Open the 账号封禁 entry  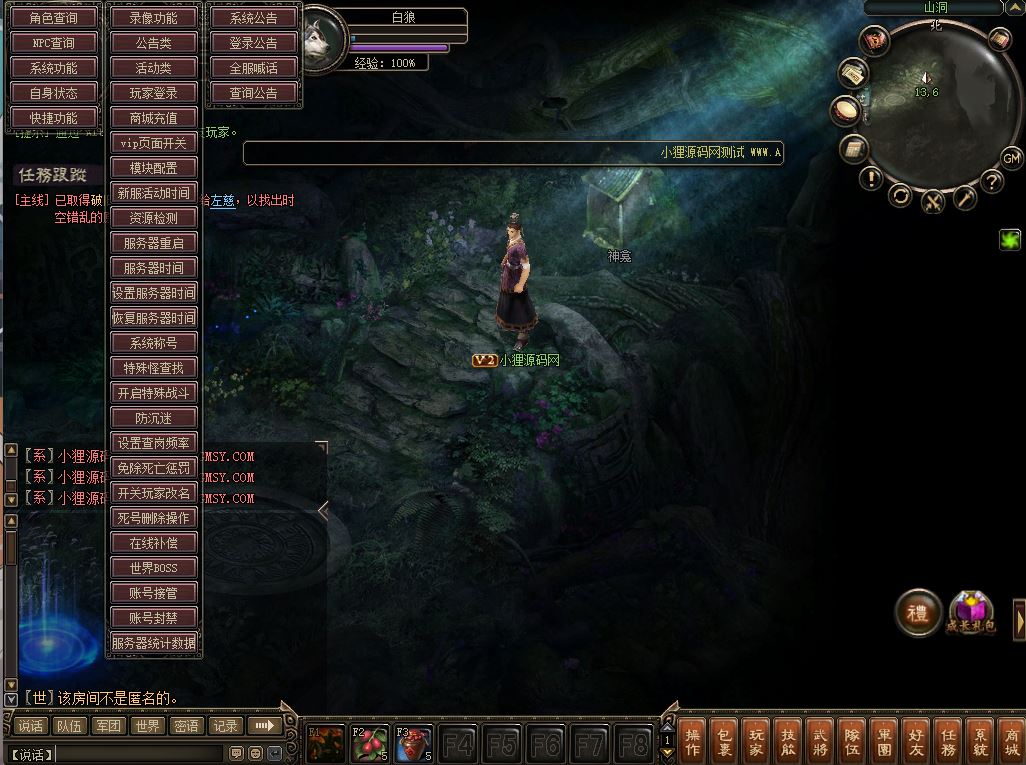pyautogui.click(x=154, y=618)
